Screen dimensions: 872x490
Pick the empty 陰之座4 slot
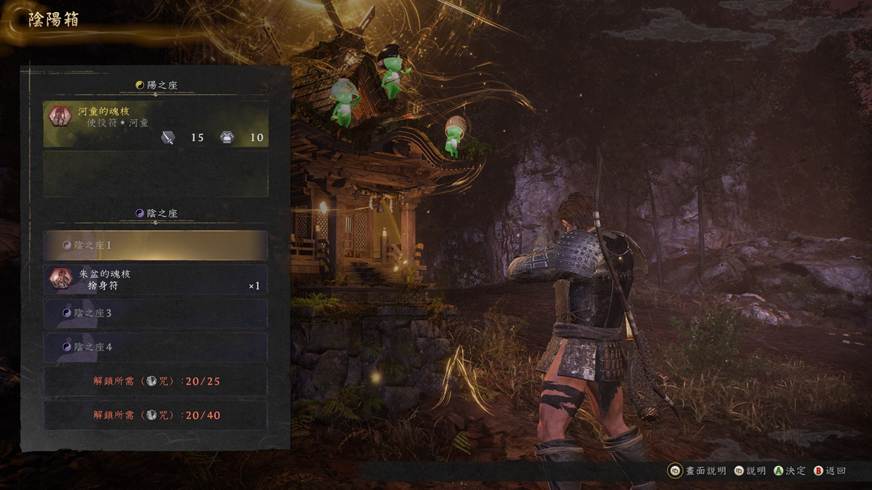coord(155,347)
